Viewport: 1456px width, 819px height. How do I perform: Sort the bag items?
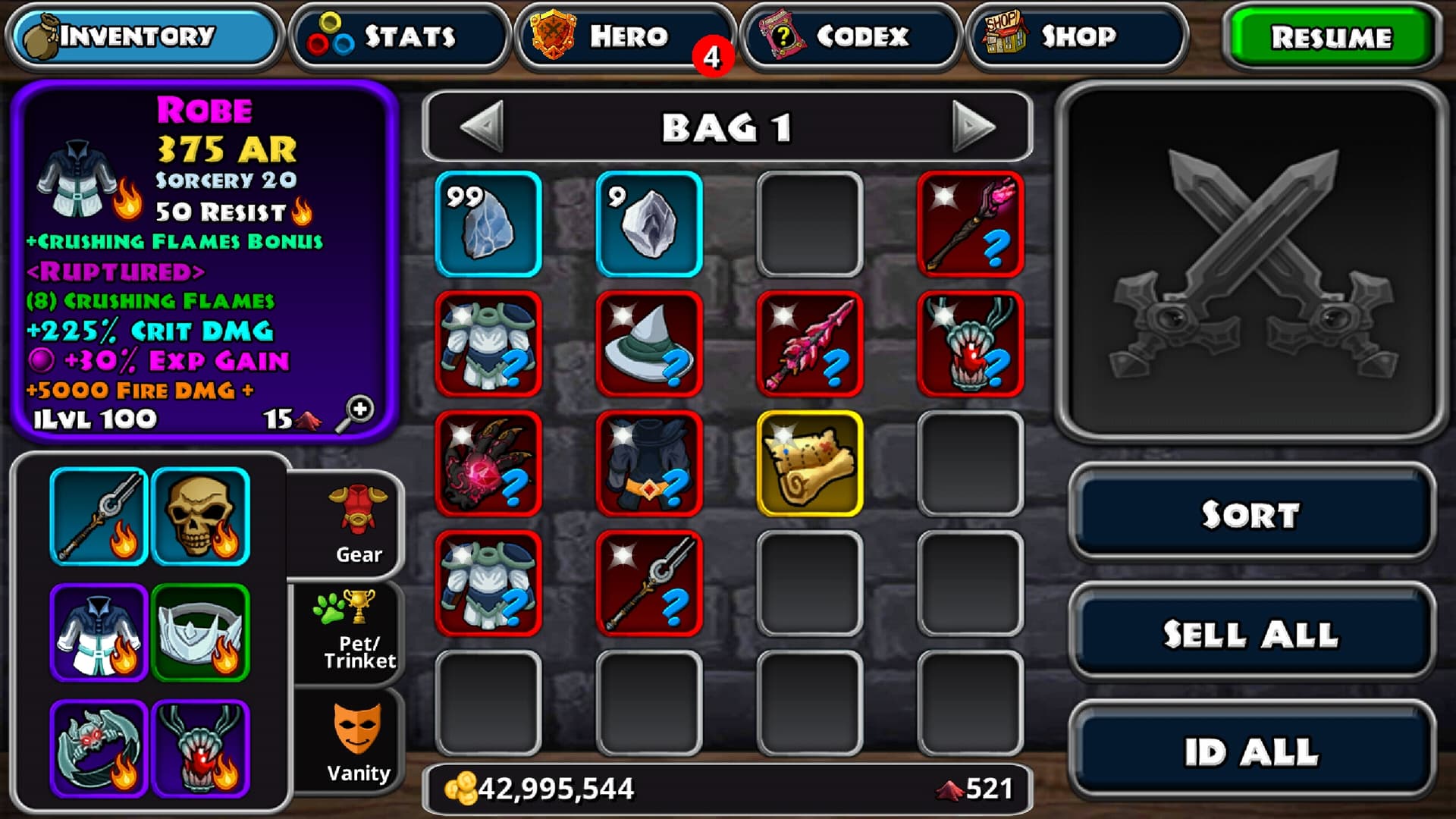tap(1251, 514)
